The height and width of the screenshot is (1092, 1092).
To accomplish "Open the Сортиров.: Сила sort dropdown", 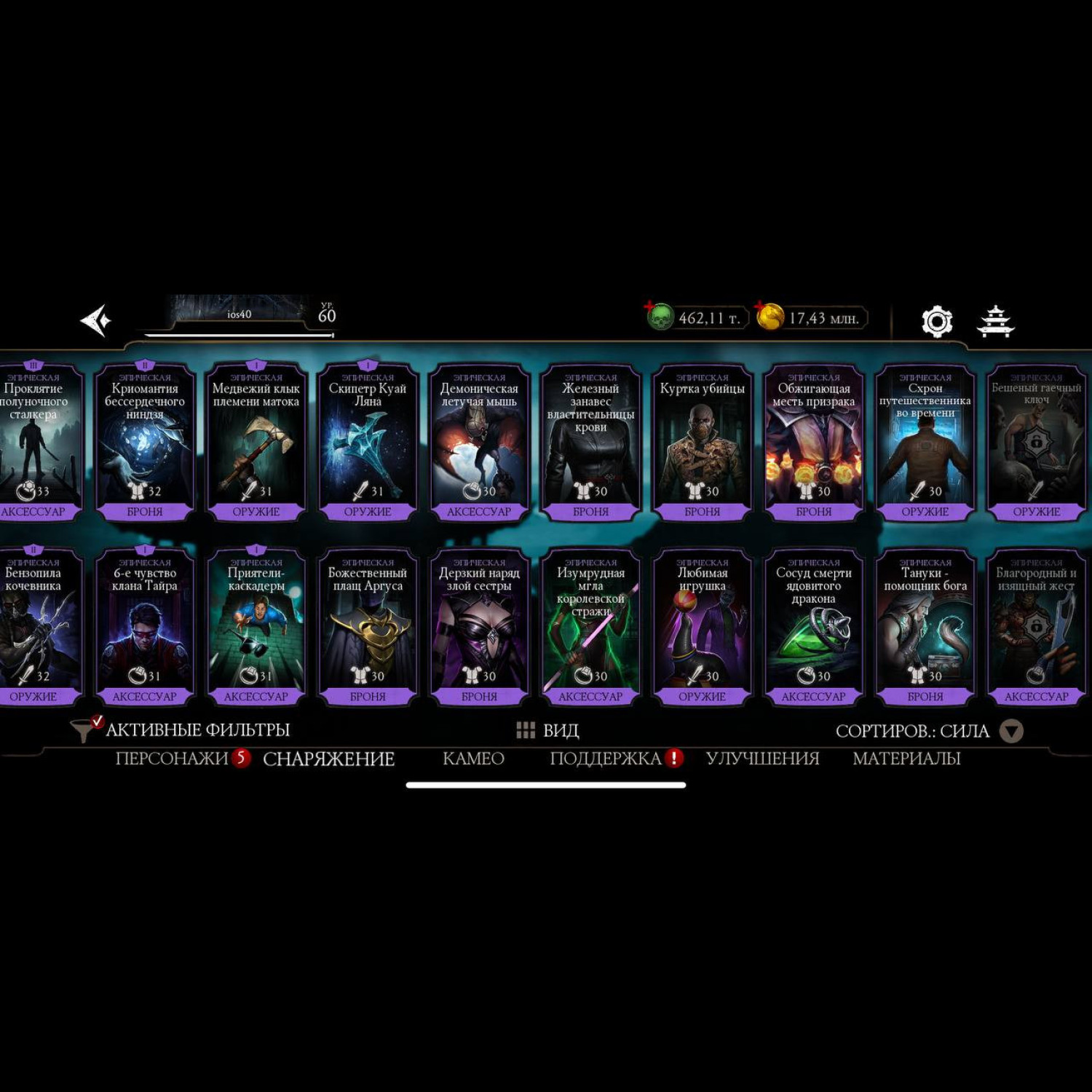I will click(x=929, y=731).
